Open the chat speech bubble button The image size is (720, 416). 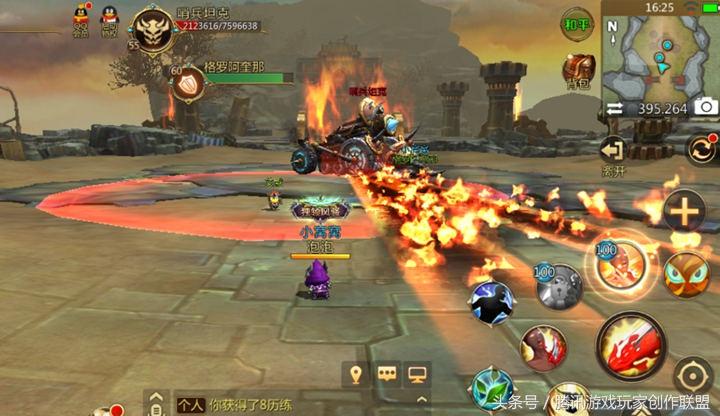386,374
